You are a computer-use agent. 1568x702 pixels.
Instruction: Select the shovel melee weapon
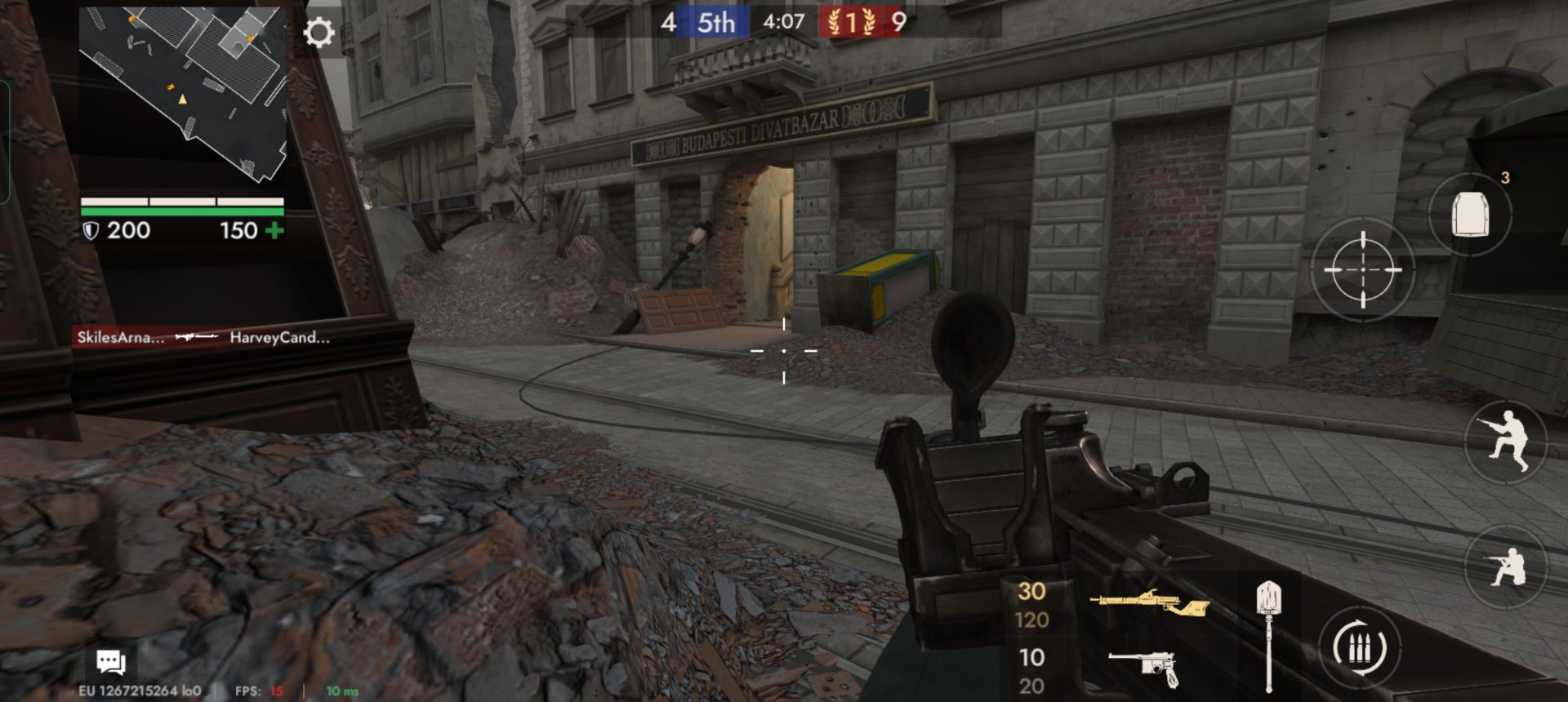1268,633
